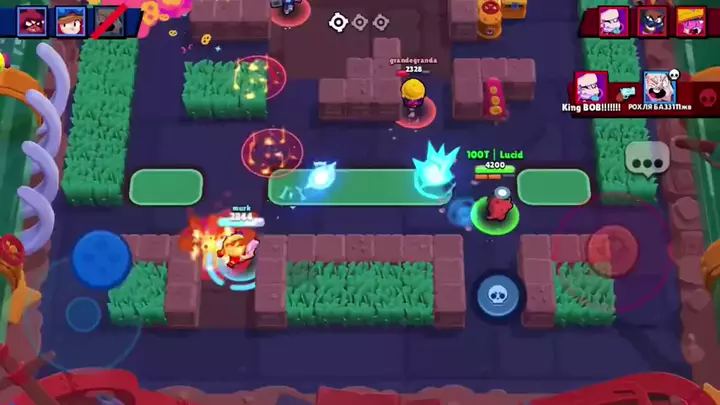Select the pink-haired enemy portrait with yellow hat
720x405 pixels.
(x=690, y=21)
